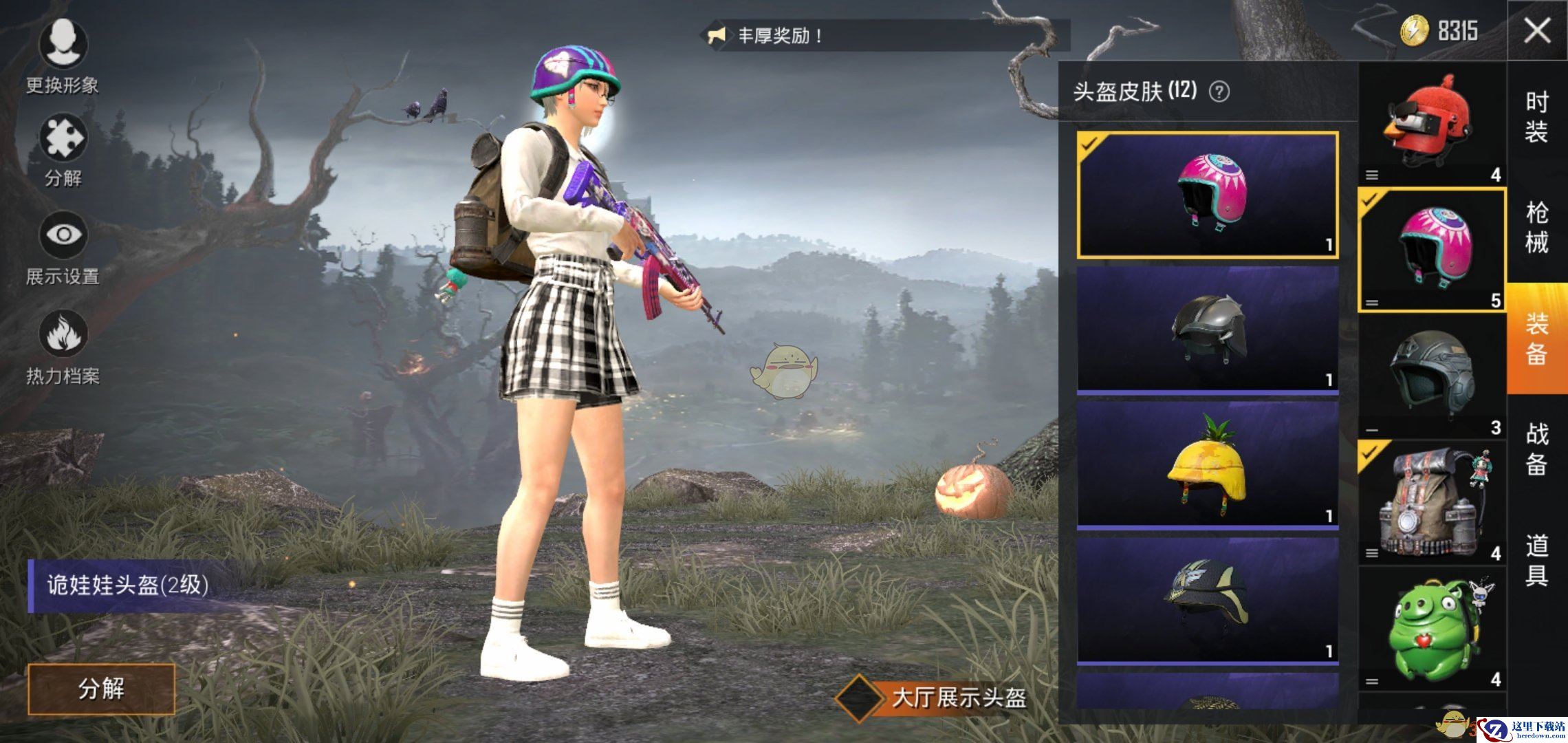Choose the green pig backpack slot
This screenshot has width=1568, height=743.
tap(1432, 627)
